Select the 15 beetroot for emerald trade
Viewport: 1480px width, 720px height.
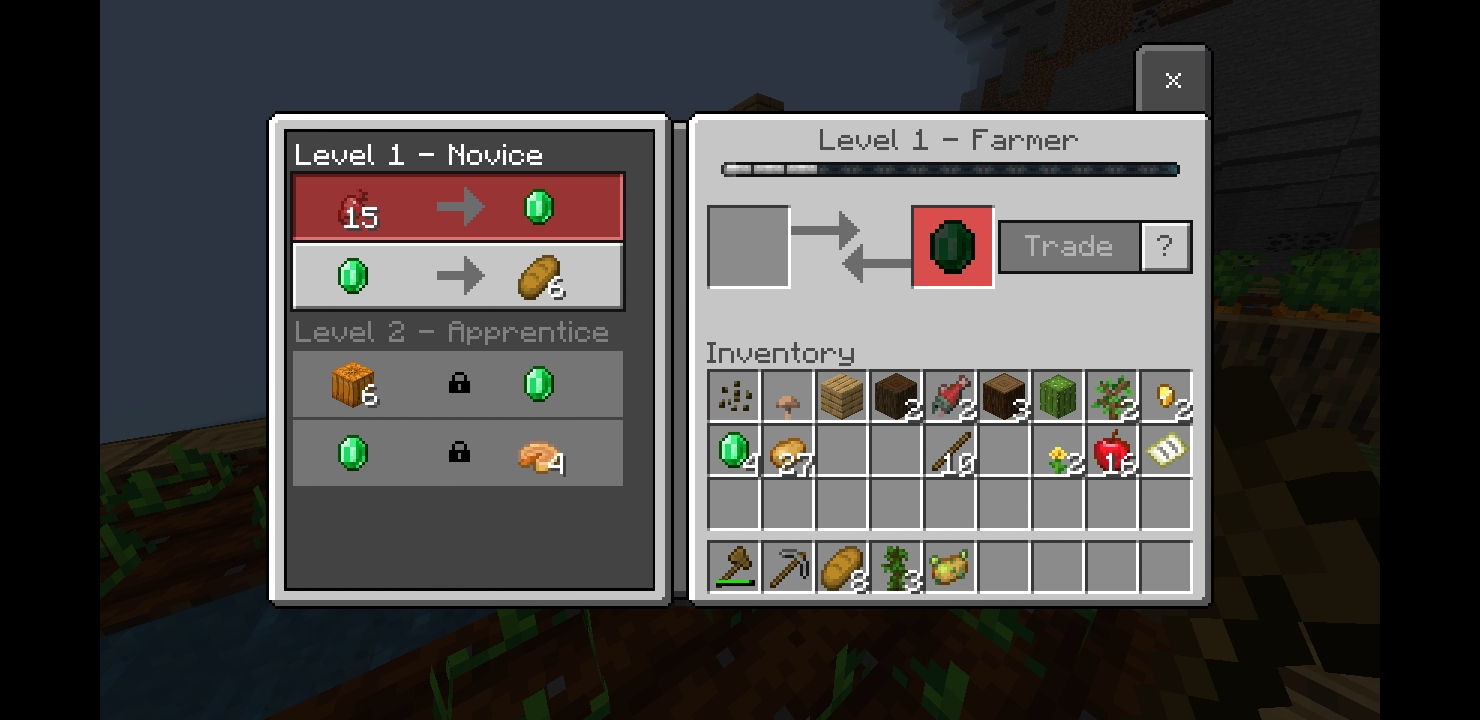pos(458,208)
